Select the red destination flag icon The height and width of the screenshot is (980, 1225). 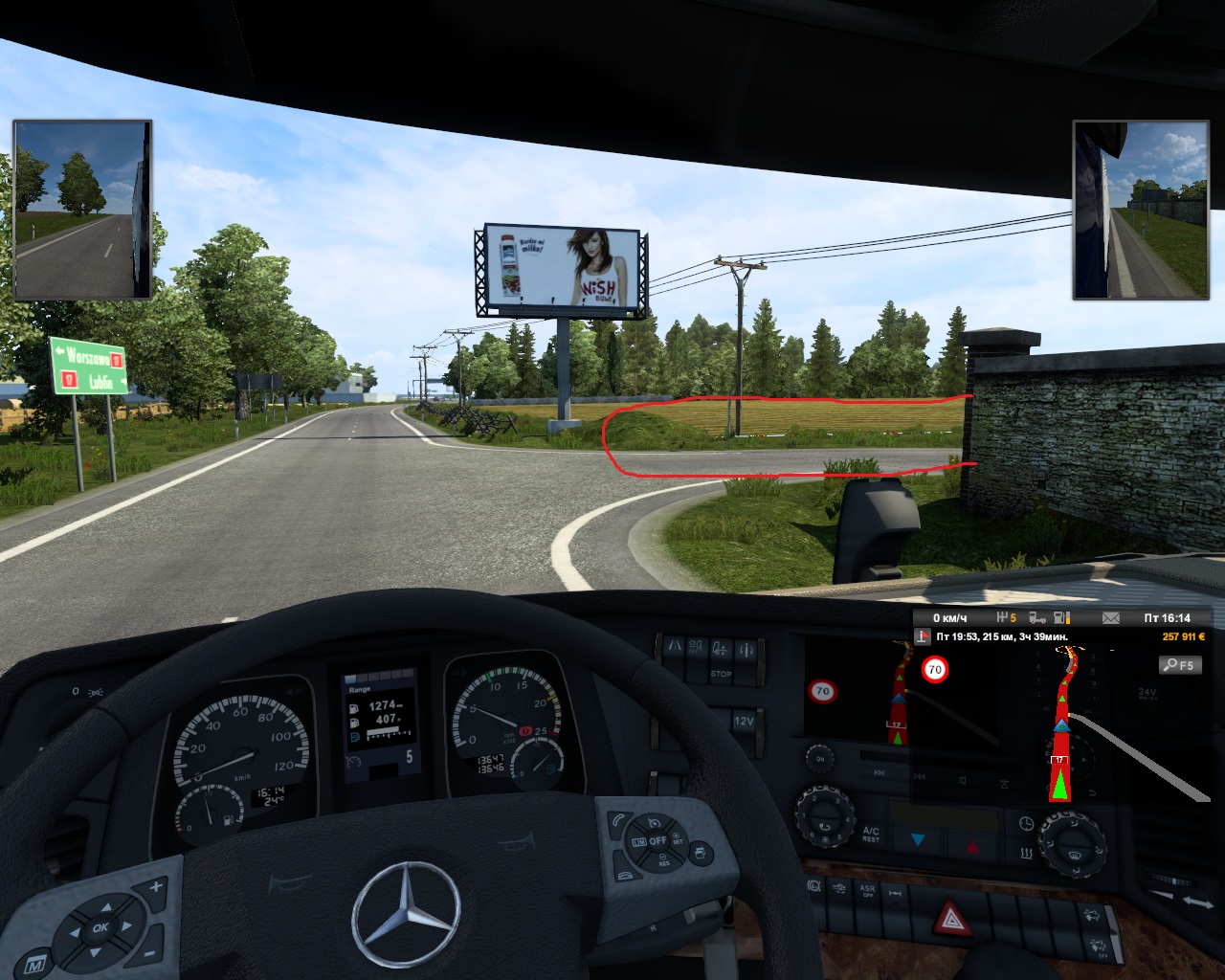pyautogui.click(x=923, y=636)
